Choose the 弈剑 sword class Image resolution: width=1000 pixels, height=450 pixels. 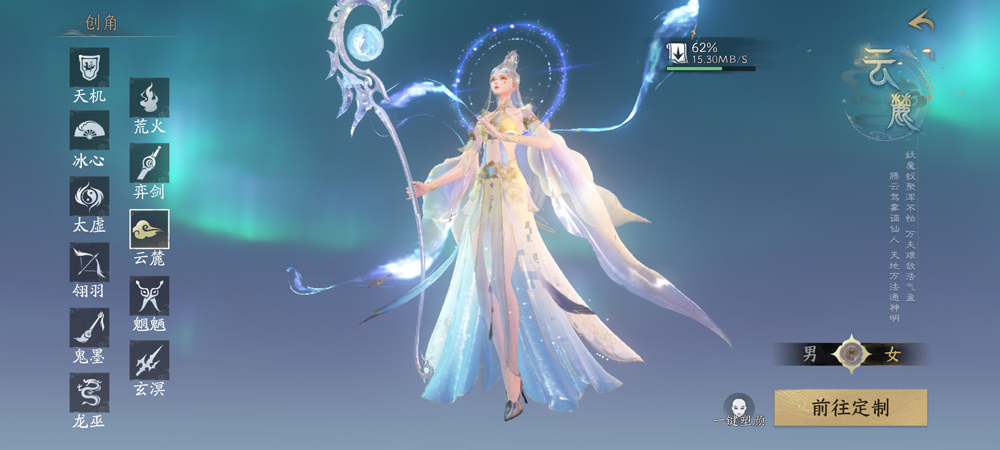[x=149, y=163]
